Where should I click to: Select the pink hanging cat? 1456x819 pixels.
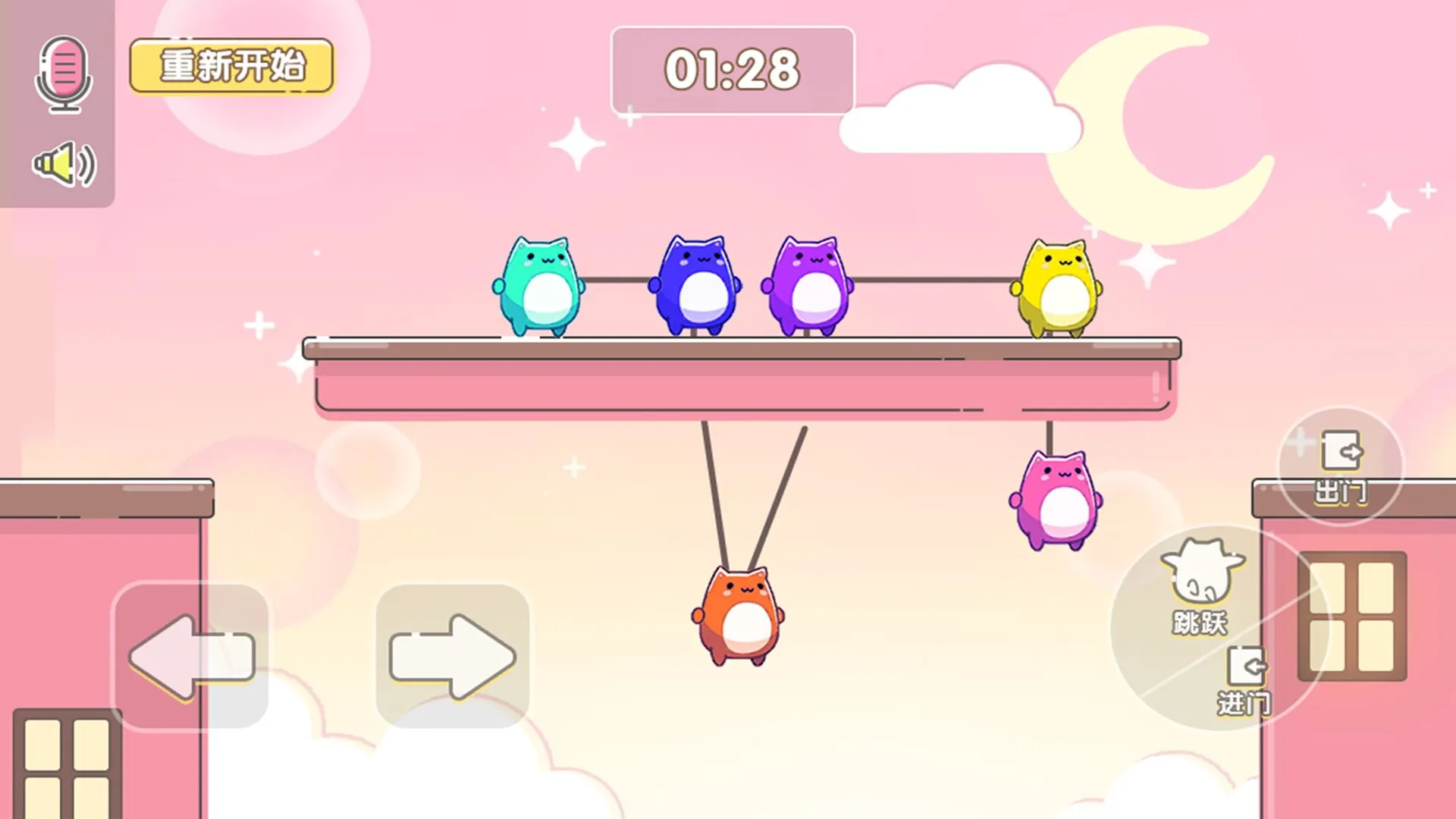coord(1056,500)
